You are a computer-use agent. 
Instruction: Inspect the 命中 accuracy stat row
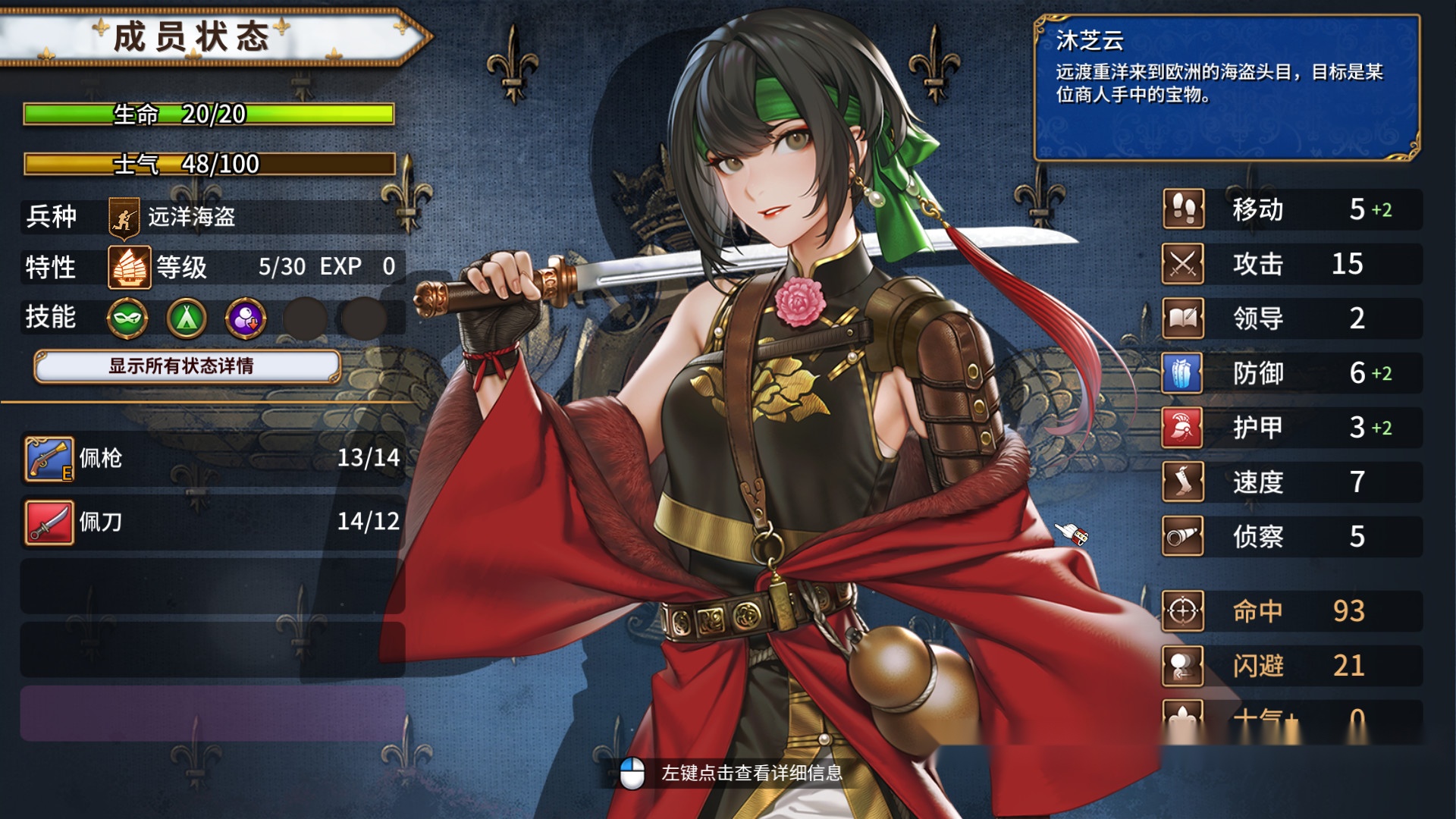point(1291,611)
